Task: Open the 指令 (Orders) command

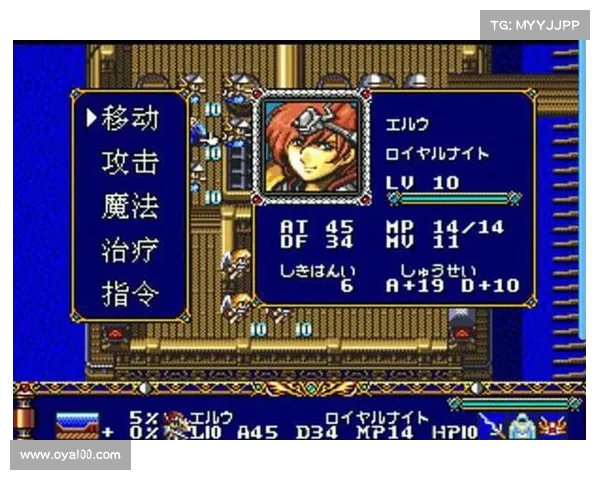Action: (130, 294)
